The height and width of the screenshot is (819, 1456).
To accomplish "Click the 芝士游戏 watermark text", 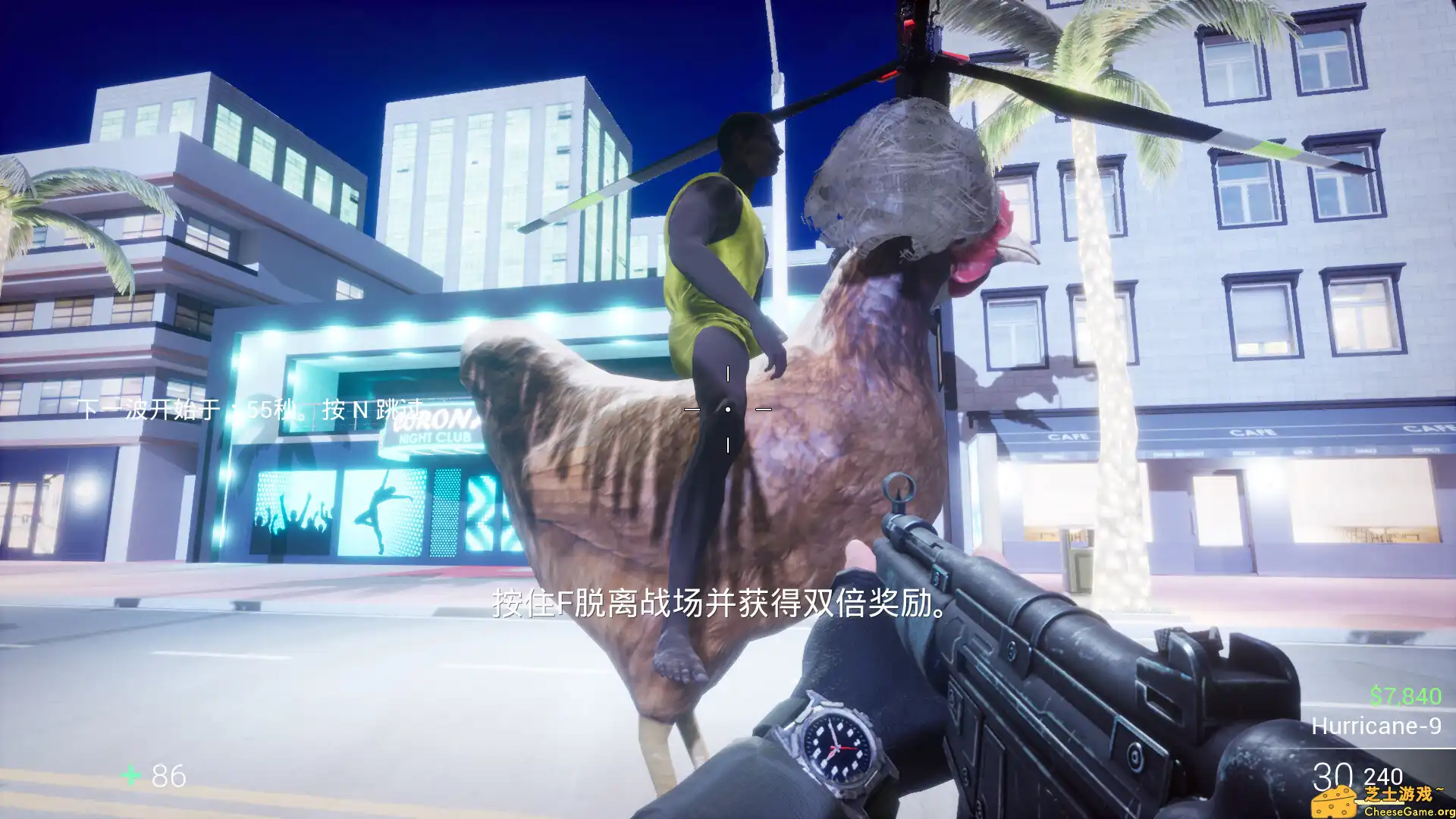I will 1397,795.
